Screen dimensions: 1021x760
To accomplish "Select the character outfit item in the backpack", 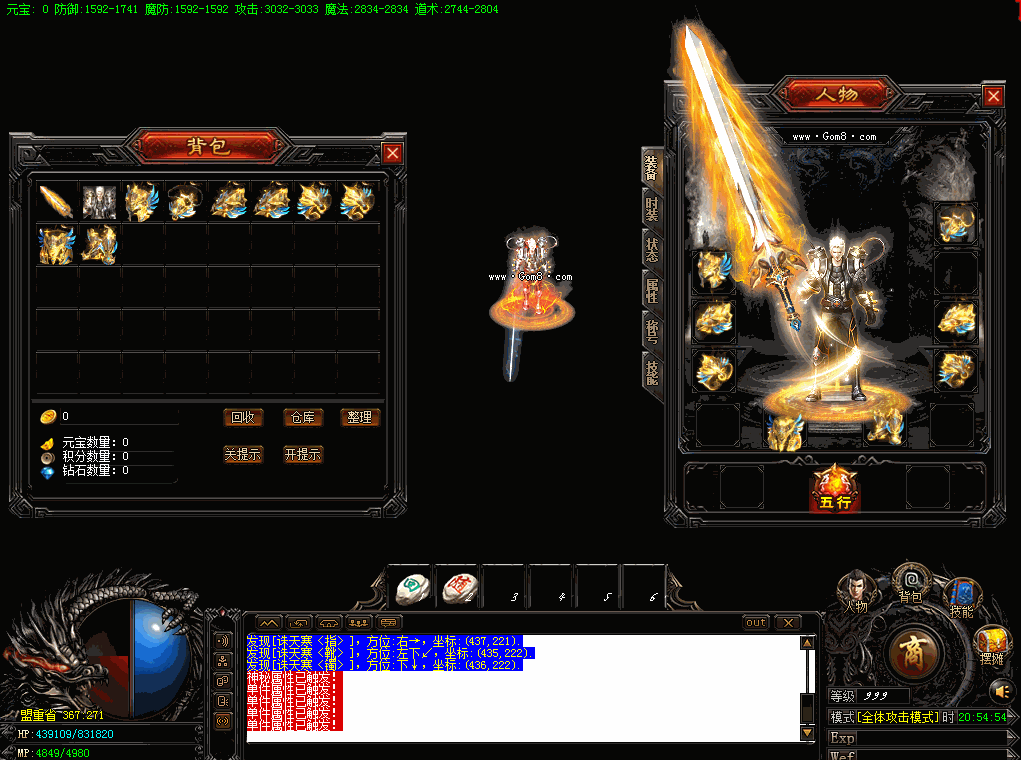I will point(99,201).
